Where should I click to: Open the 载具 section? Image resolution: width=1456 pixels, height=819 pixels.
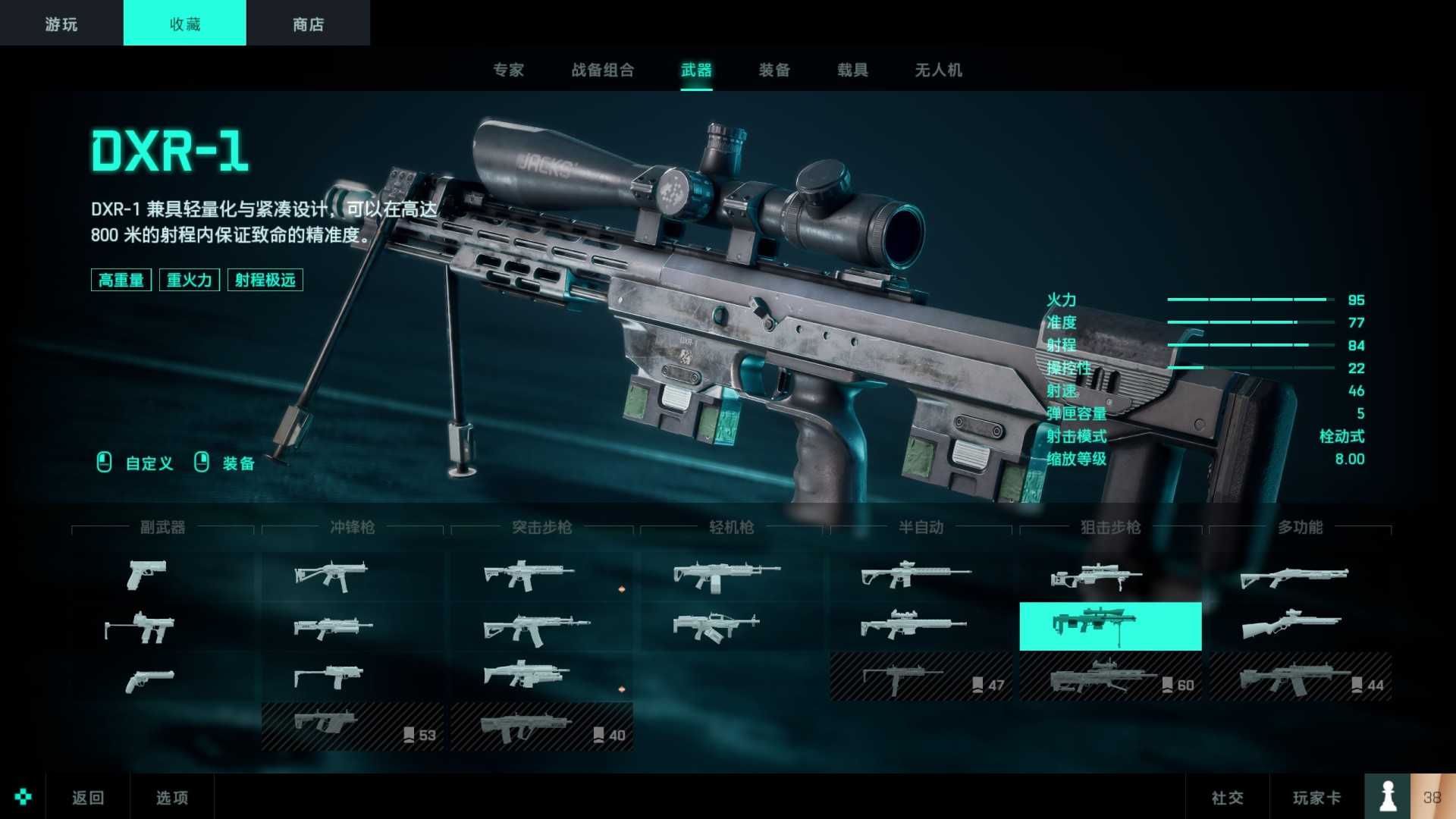pyautogui.click(x=852, y=70)
